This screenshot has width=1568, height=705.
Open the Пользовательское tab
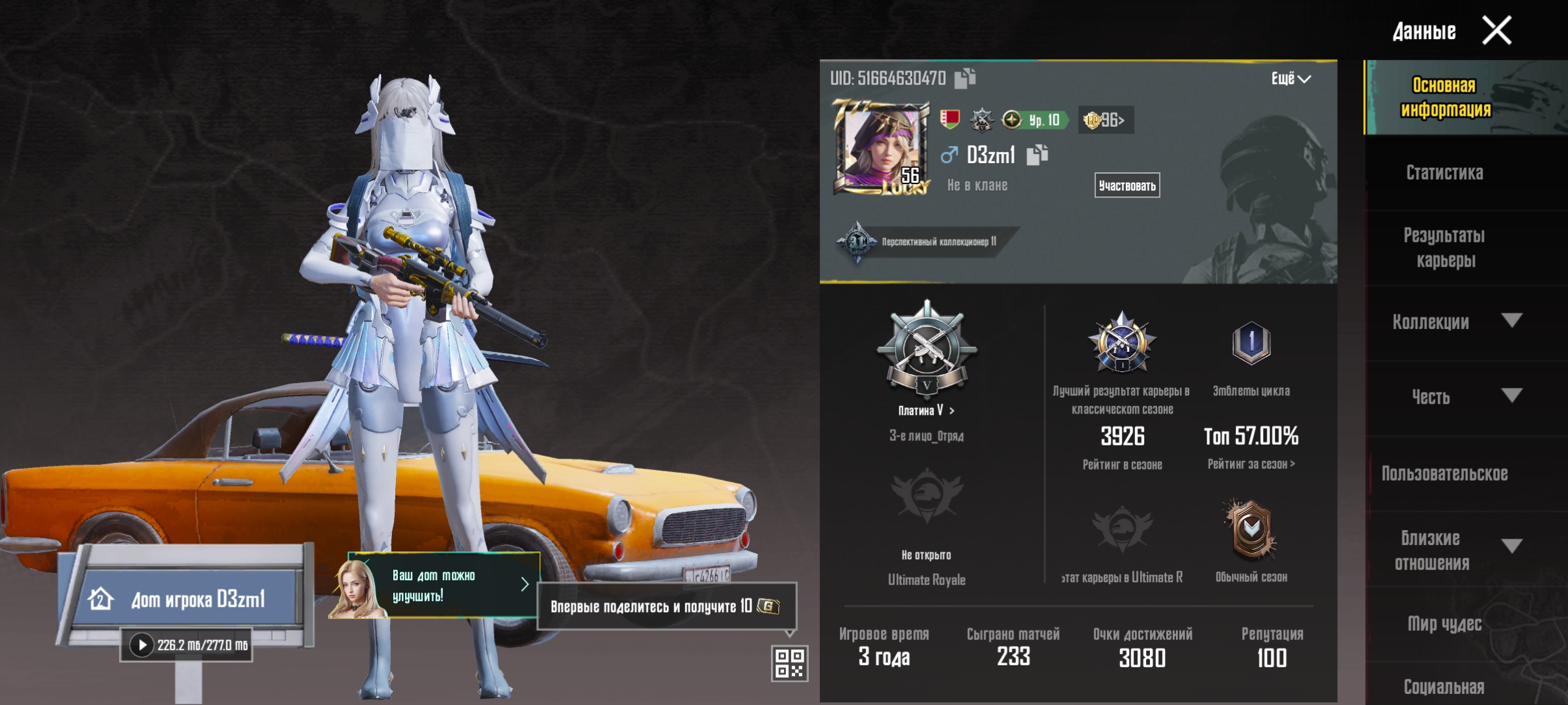(1444, 473)
